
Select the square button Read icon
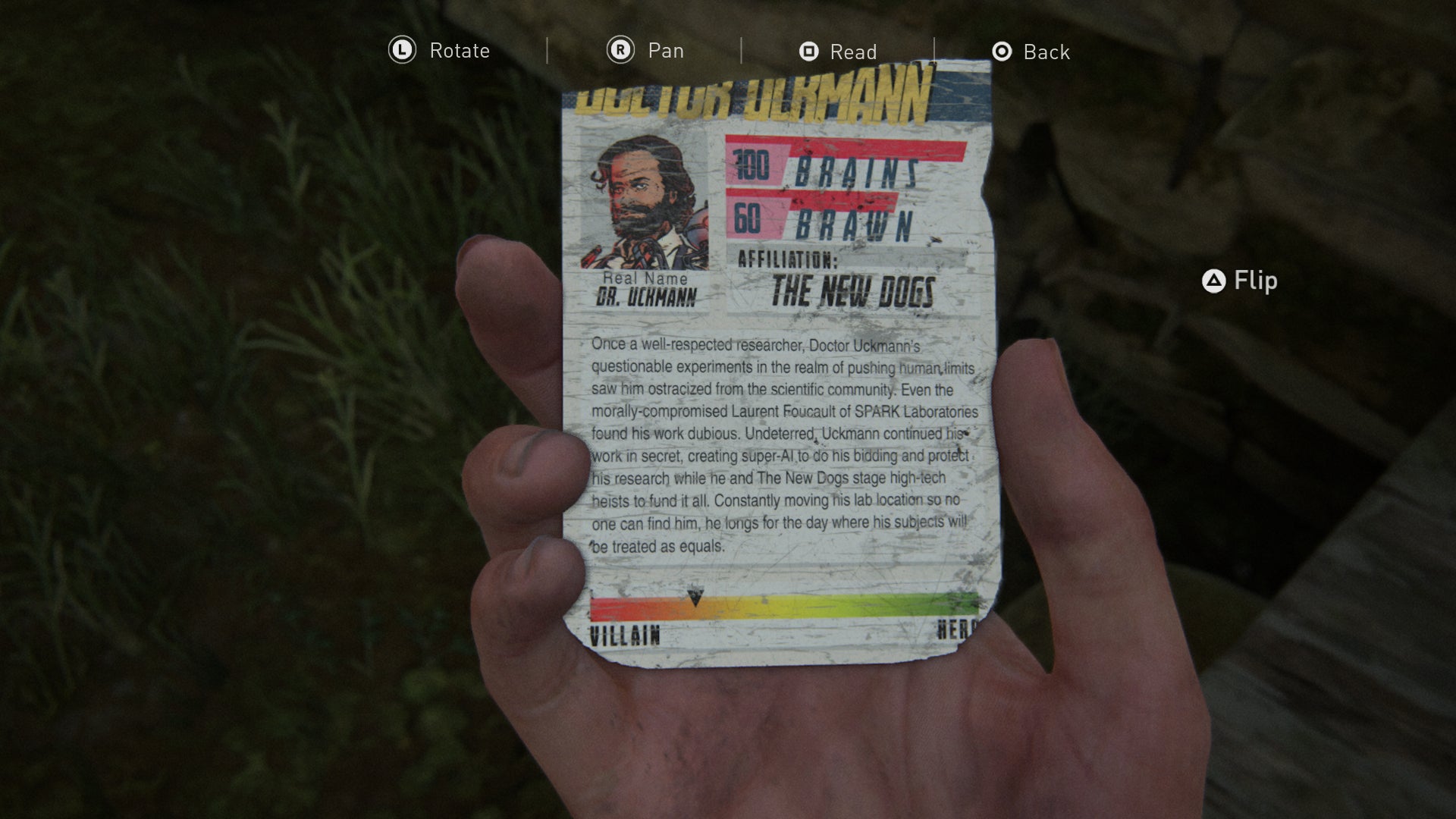(x=808, y=52)
